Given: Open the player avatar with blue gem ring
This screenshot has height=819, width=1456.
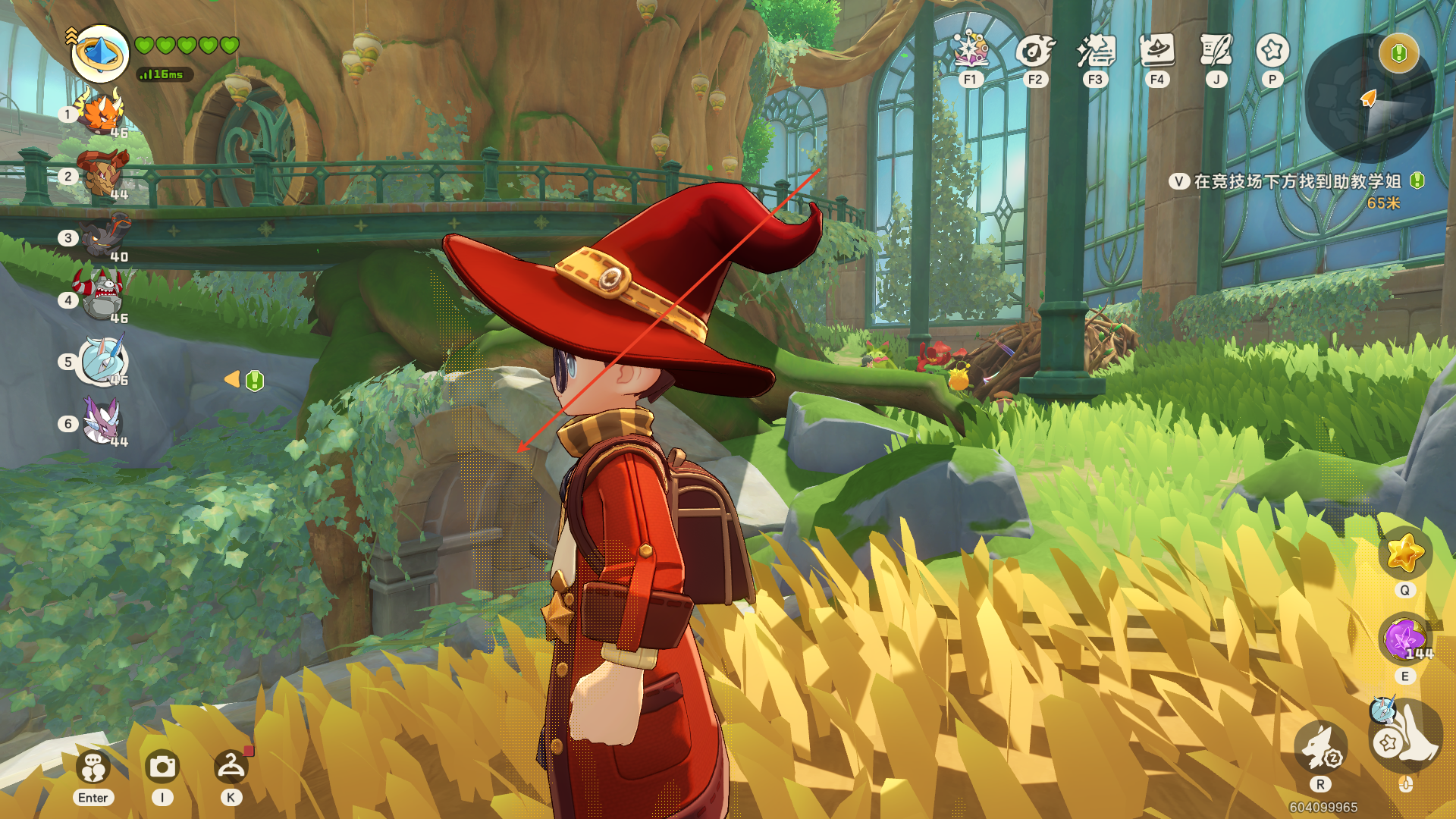Looking at the screenshot, I should pos(100,53).
